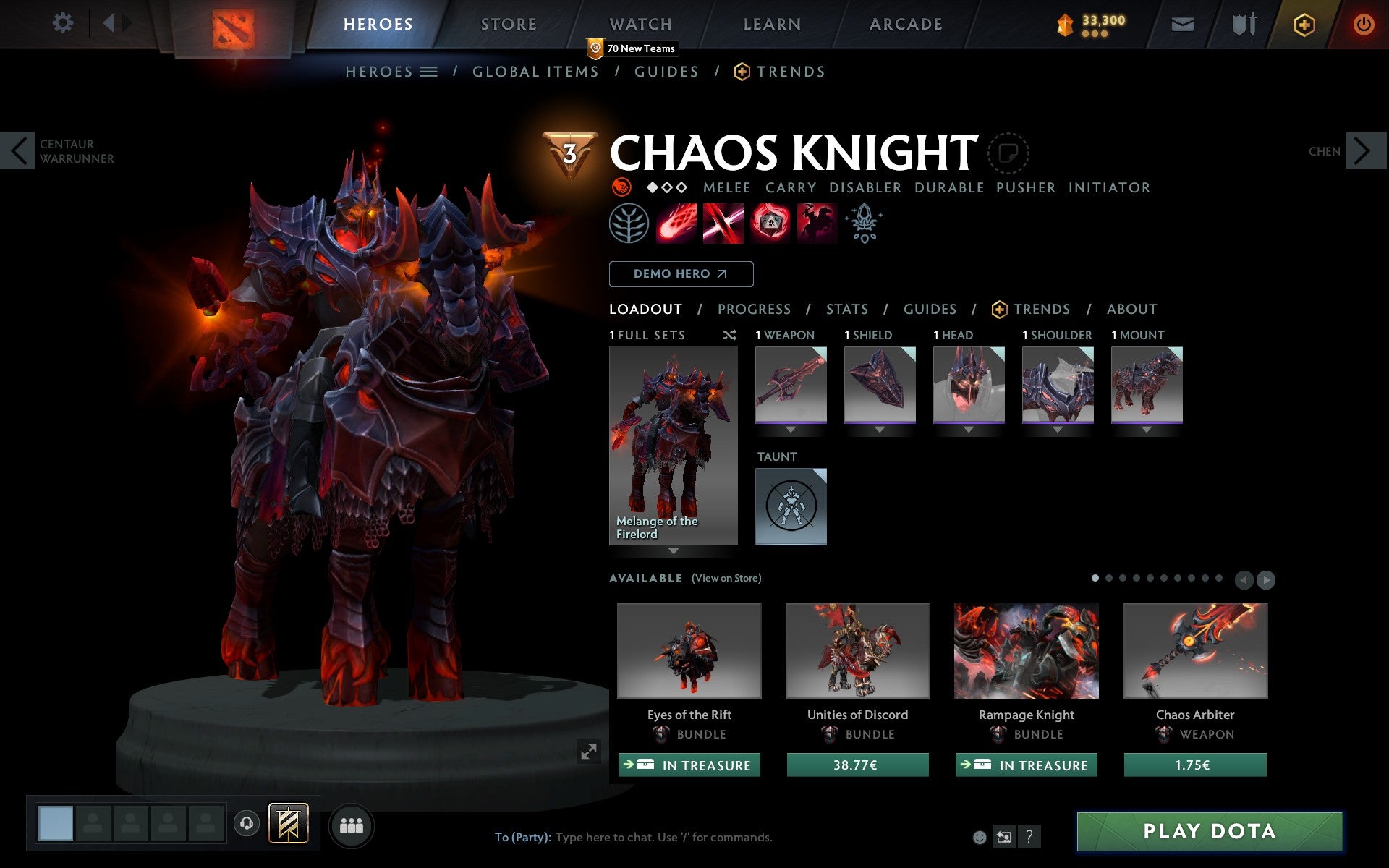Viewport: 1389px width, 868px height.
Task: Toggle the emoticon icon near chat bar
Action: click(x=981, y=837)
